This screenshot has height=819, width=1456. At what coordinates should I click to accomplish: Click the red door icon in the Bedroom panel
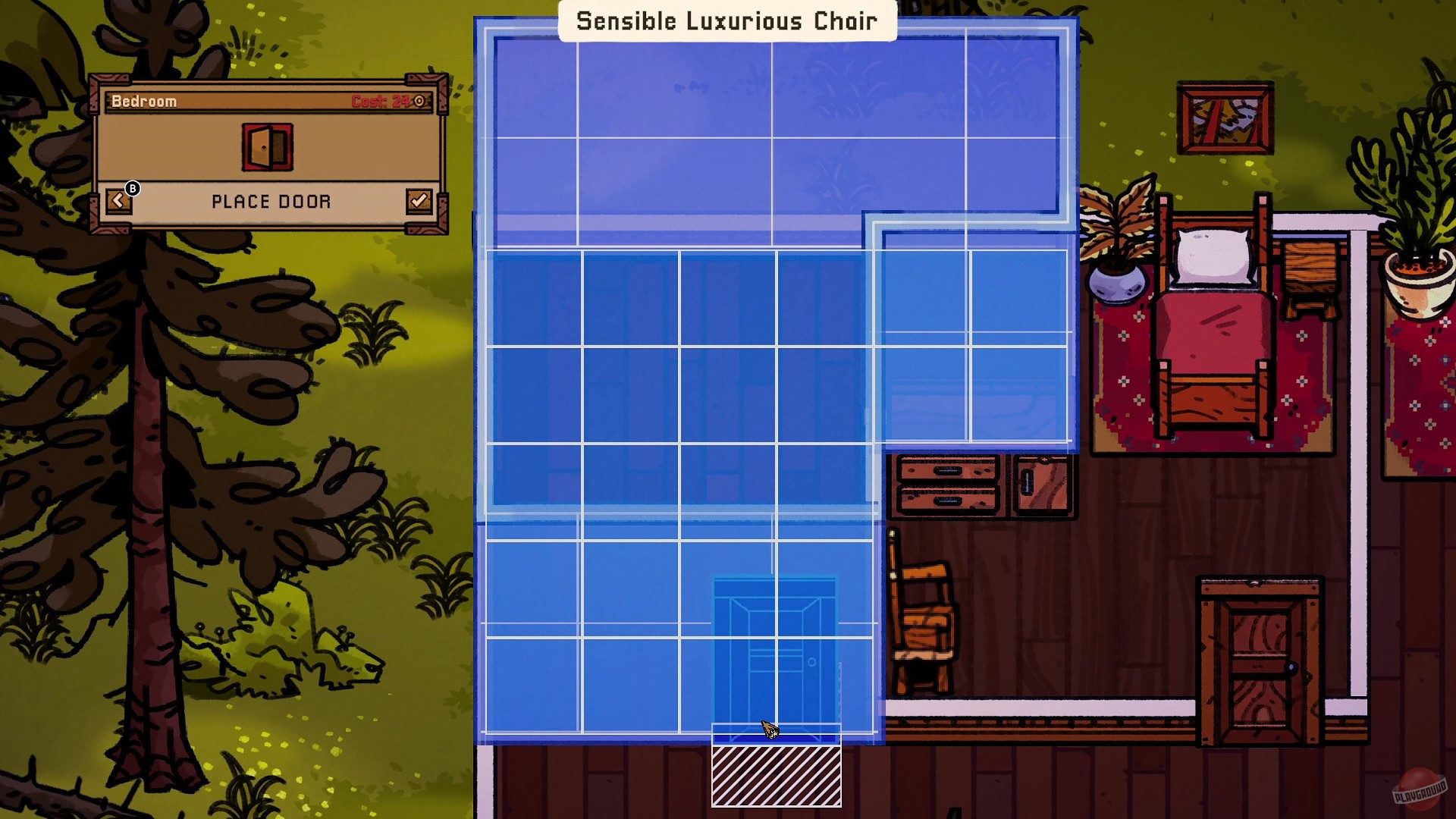[267, 146]
